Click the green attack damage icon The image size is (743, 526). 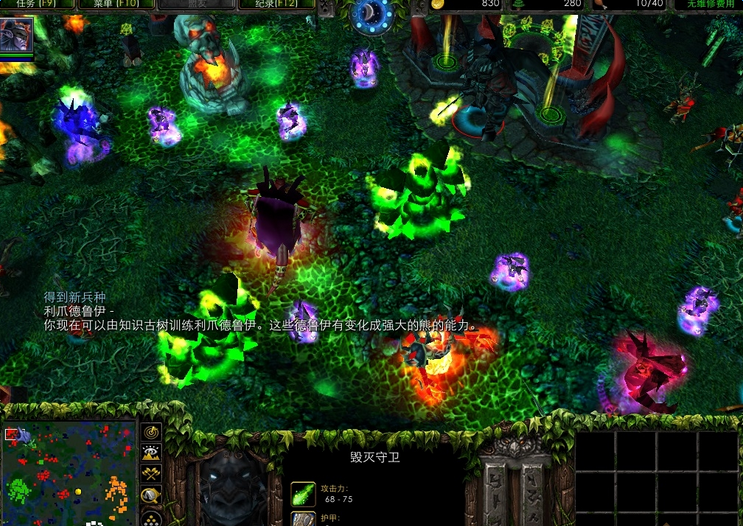pos(303,493)
